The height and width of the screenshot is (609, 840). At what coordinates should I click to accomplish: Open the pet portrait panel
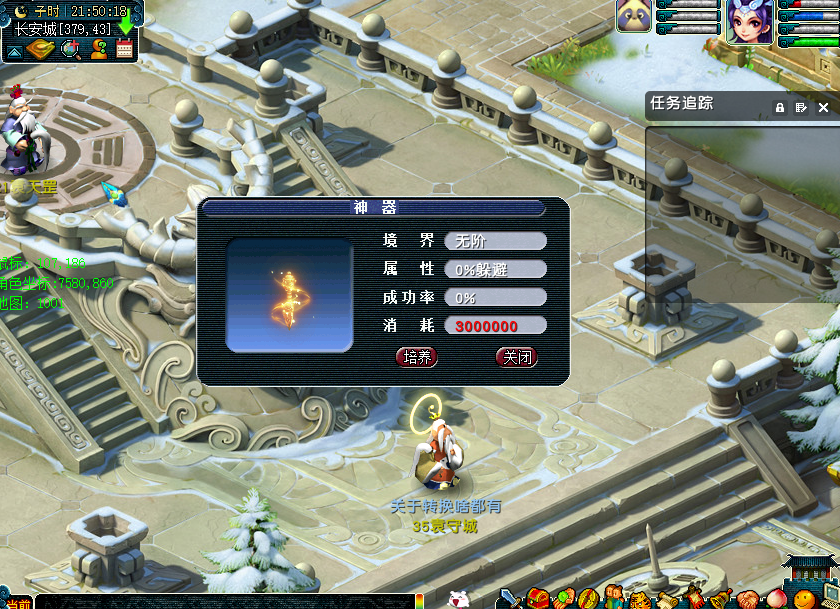[x=633, y=16]
